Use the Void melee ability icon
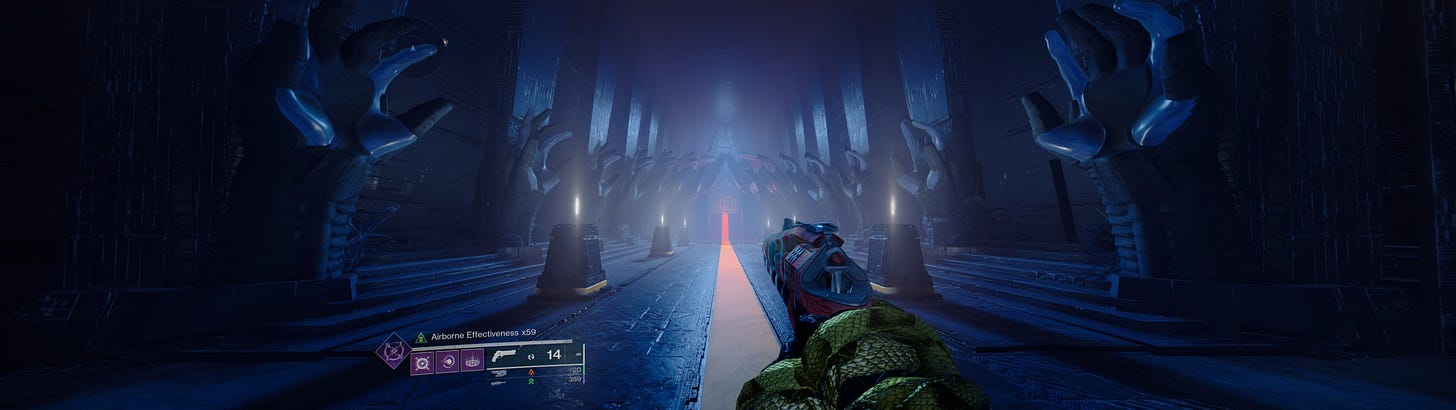Viewport: 1456px width, 410px height. [447, 359]
